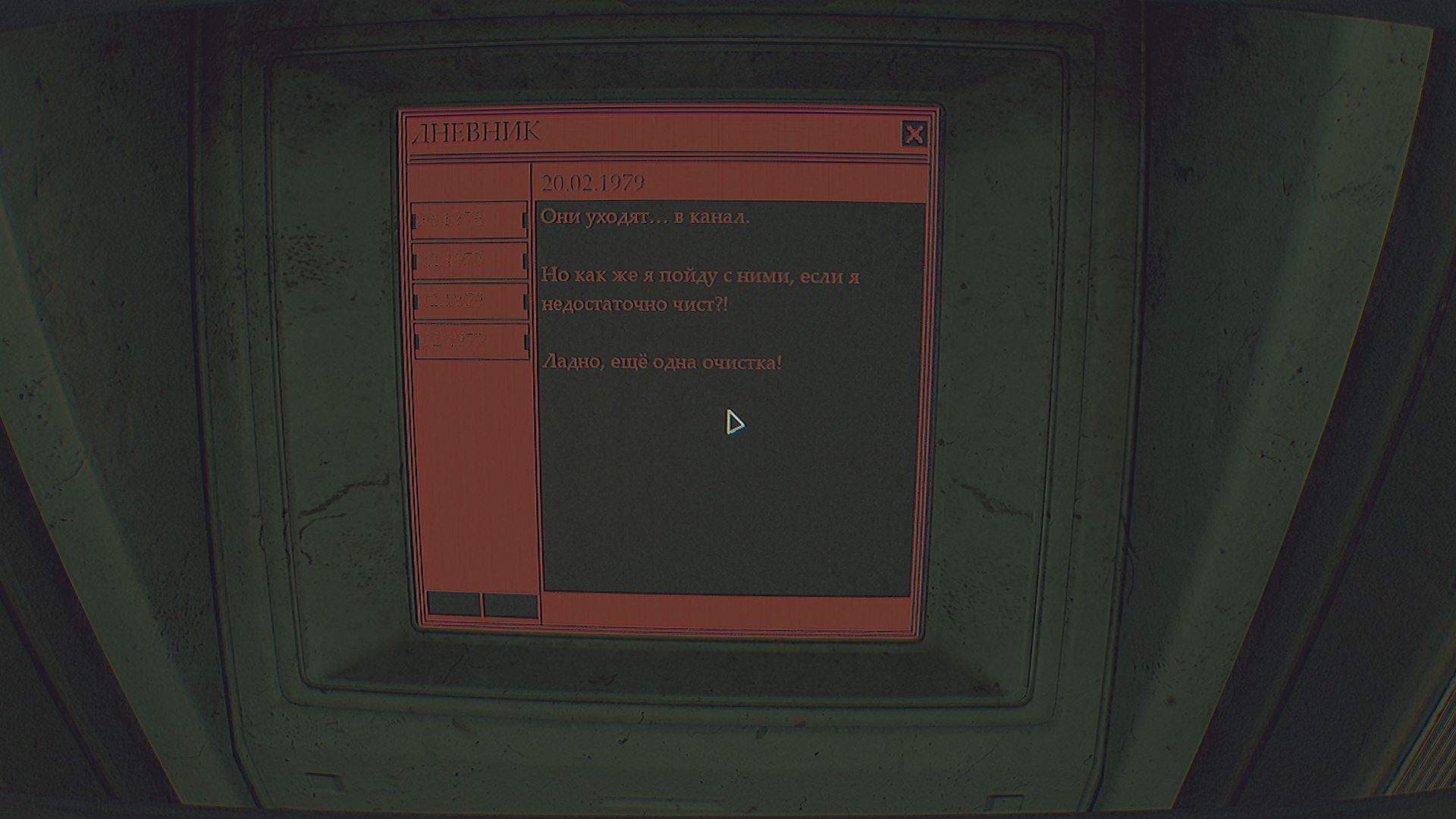Select the last diary date entry in list
1456x819 pixels.
[471, 340]
